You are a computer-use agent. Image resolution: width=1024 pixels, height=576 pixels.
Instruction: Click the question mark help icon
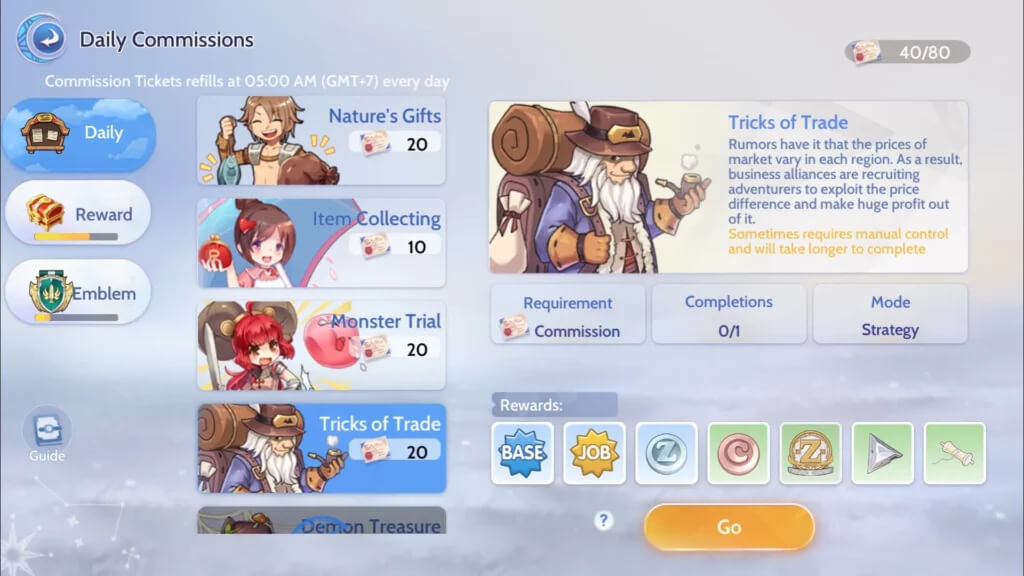tap(603, 520)
